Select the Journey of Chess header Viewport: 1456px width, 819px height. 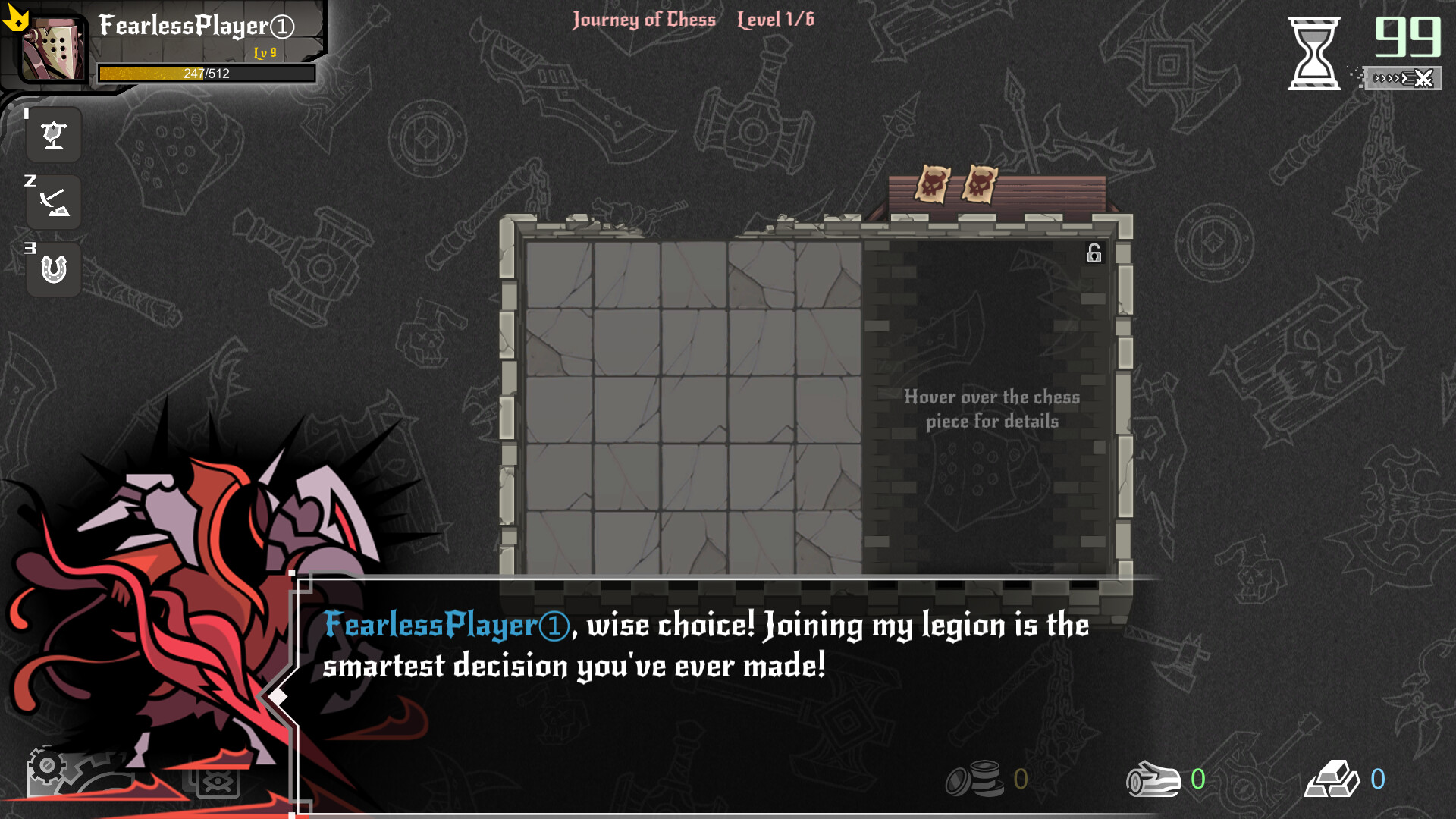(x=644, y=20)
